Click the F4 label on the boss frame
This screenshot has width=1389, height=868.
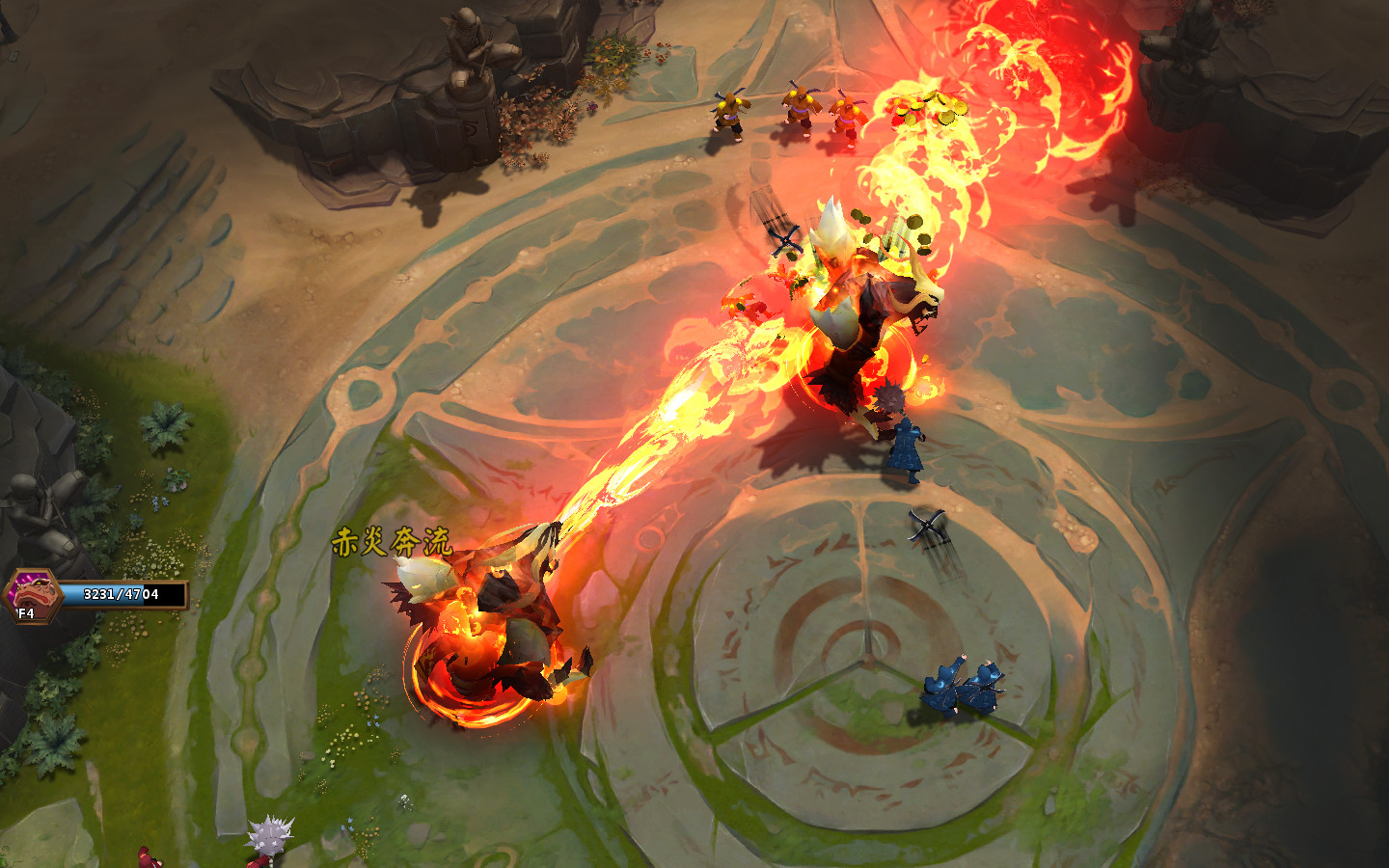[25, 612]
